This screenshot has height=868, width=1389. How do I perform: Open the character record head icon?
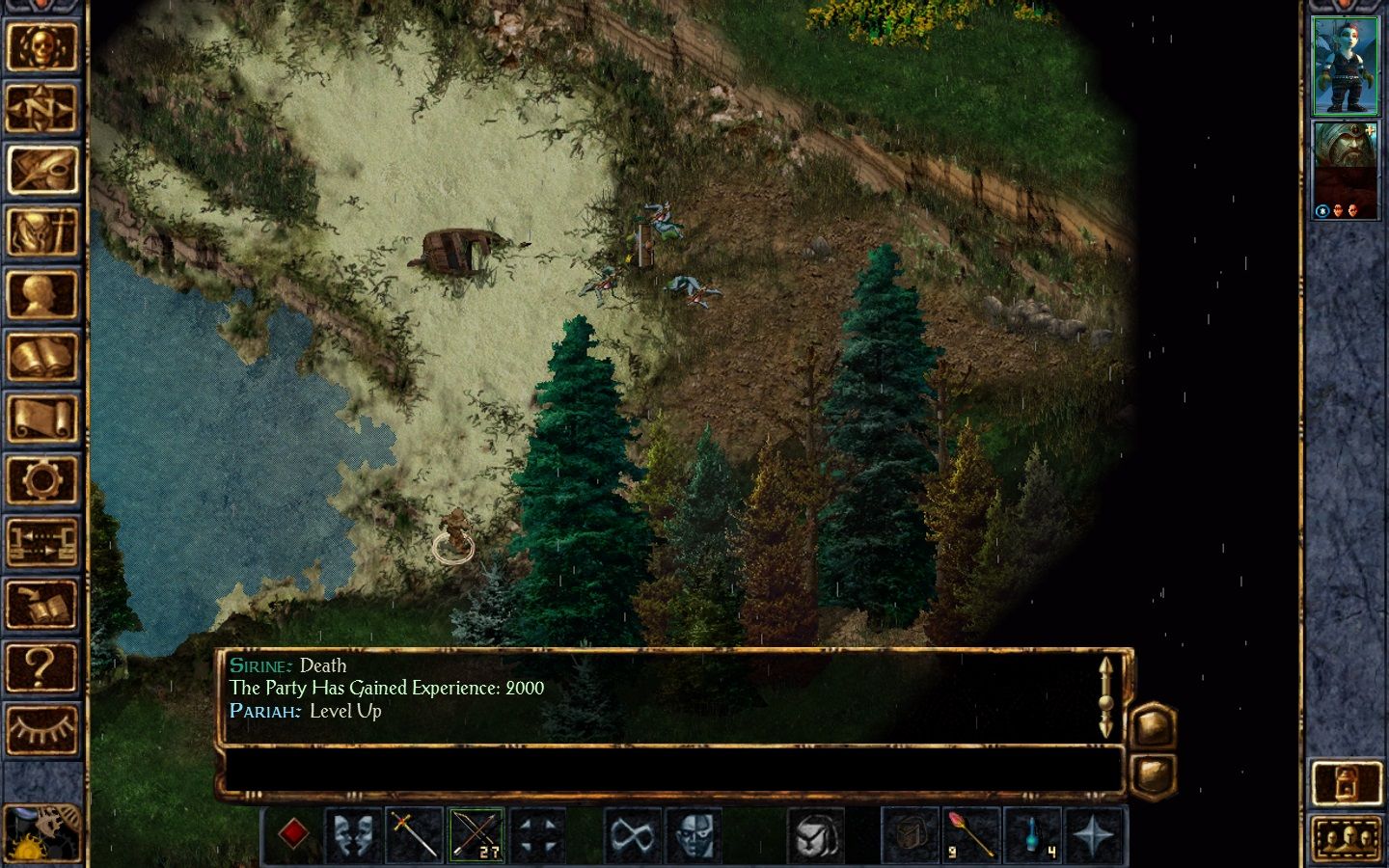click(x=41, y=295)
